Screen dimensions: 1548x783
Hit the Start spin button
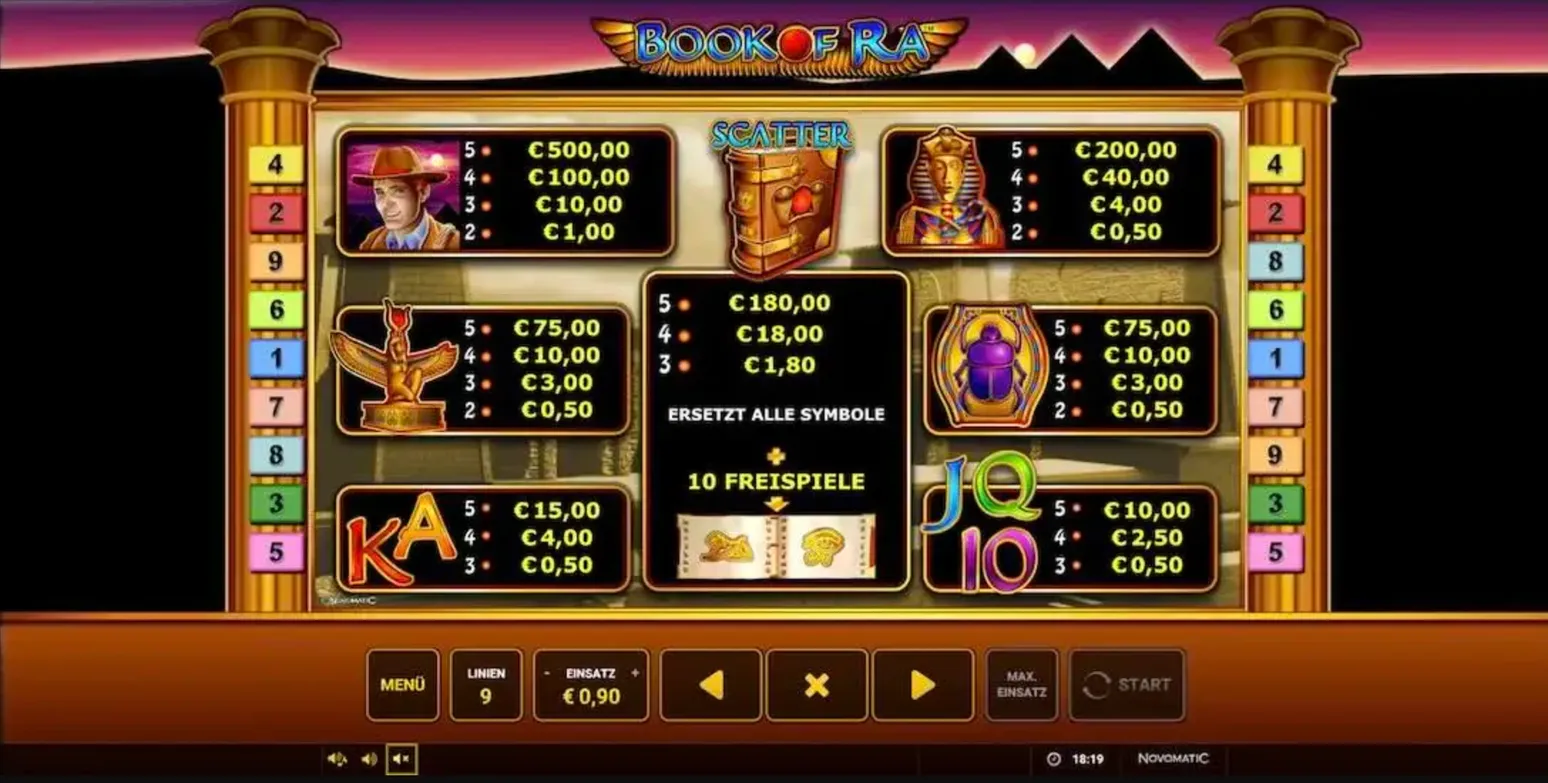pos(1127,685)
